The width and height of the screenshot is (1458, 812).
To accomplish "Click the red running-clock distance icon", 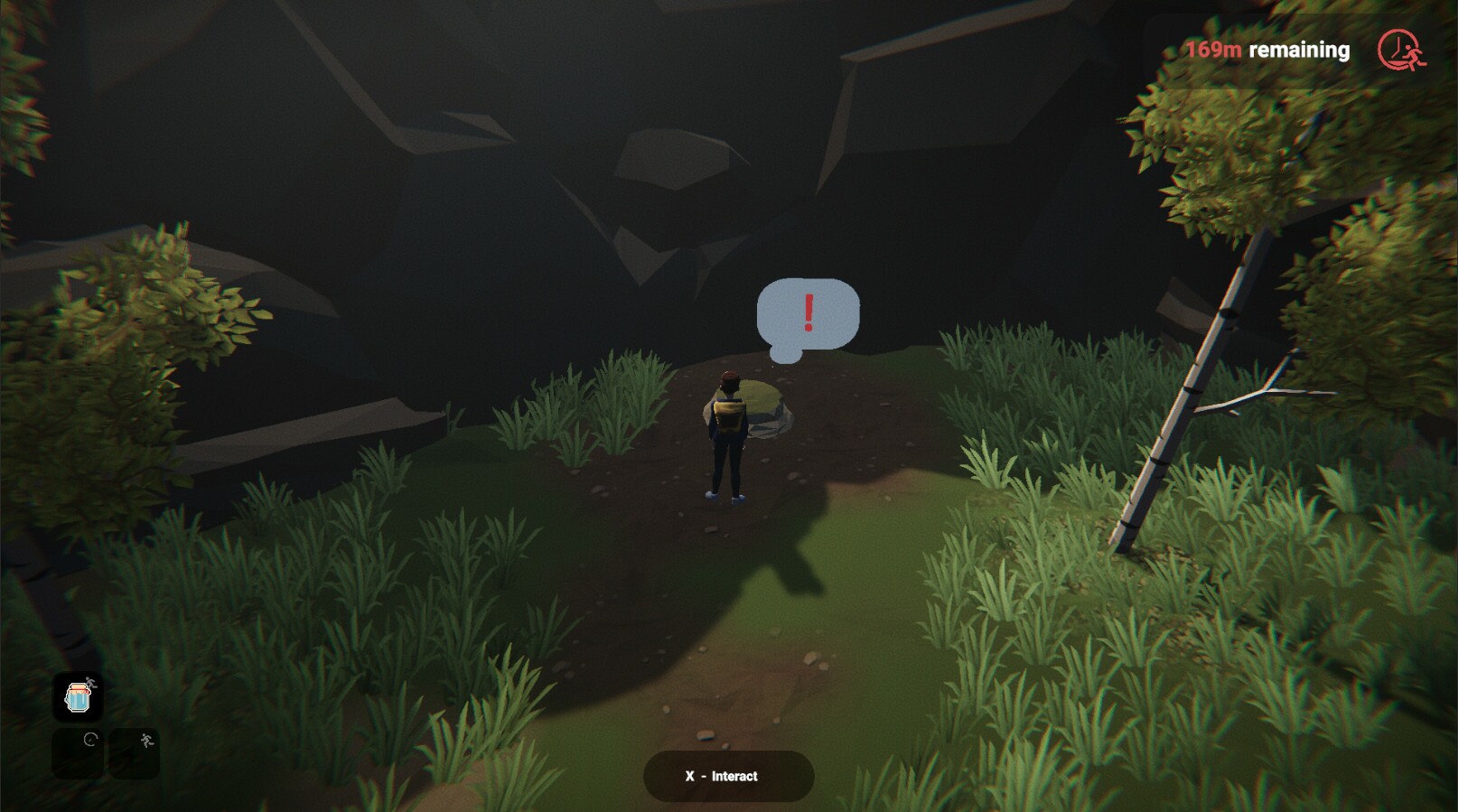I will (x=1399, y=50).
